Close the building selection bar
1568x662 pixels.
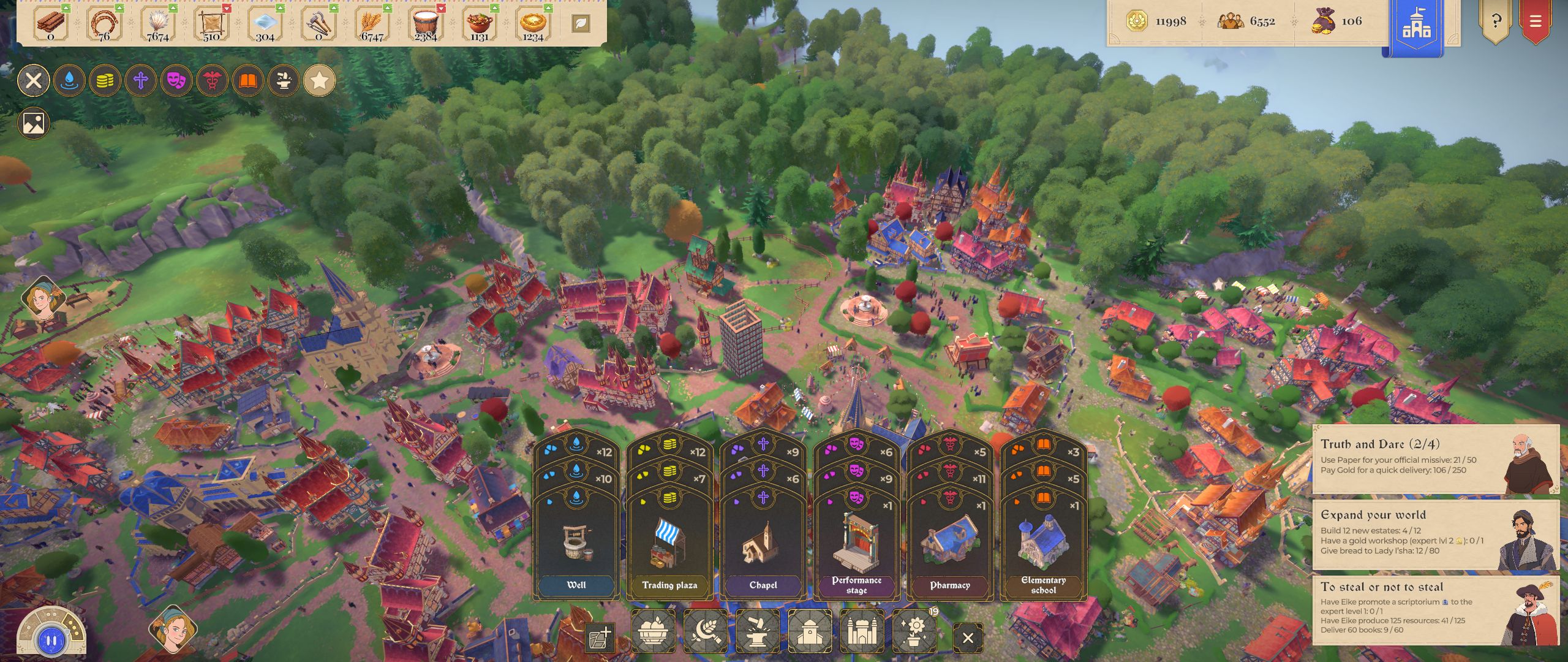click(x=968, y=637)
